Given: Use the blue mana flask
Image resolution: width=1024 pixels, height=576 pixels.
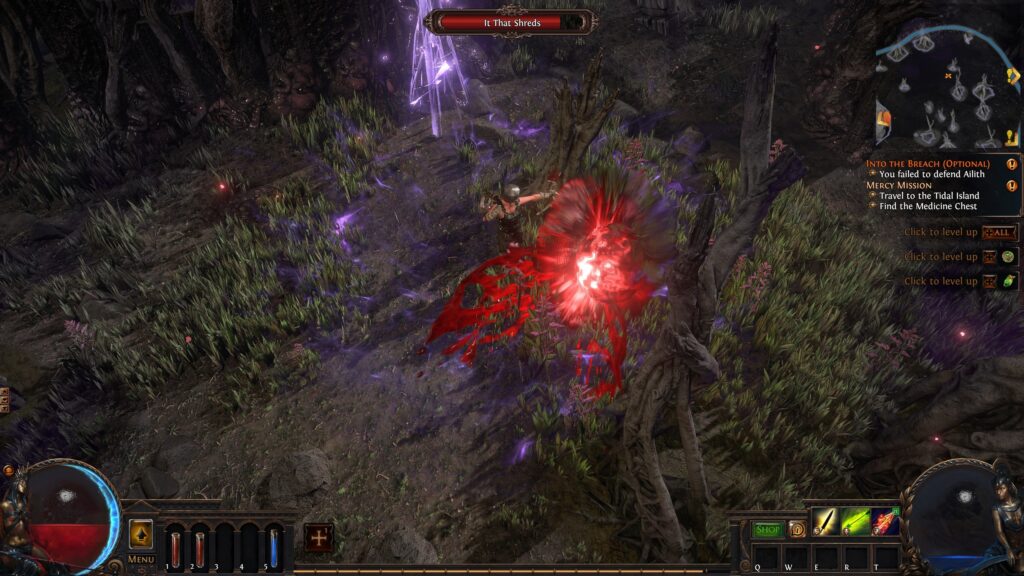Looking at the screenshot, I should pyautogui.click(x=273, y=548).
